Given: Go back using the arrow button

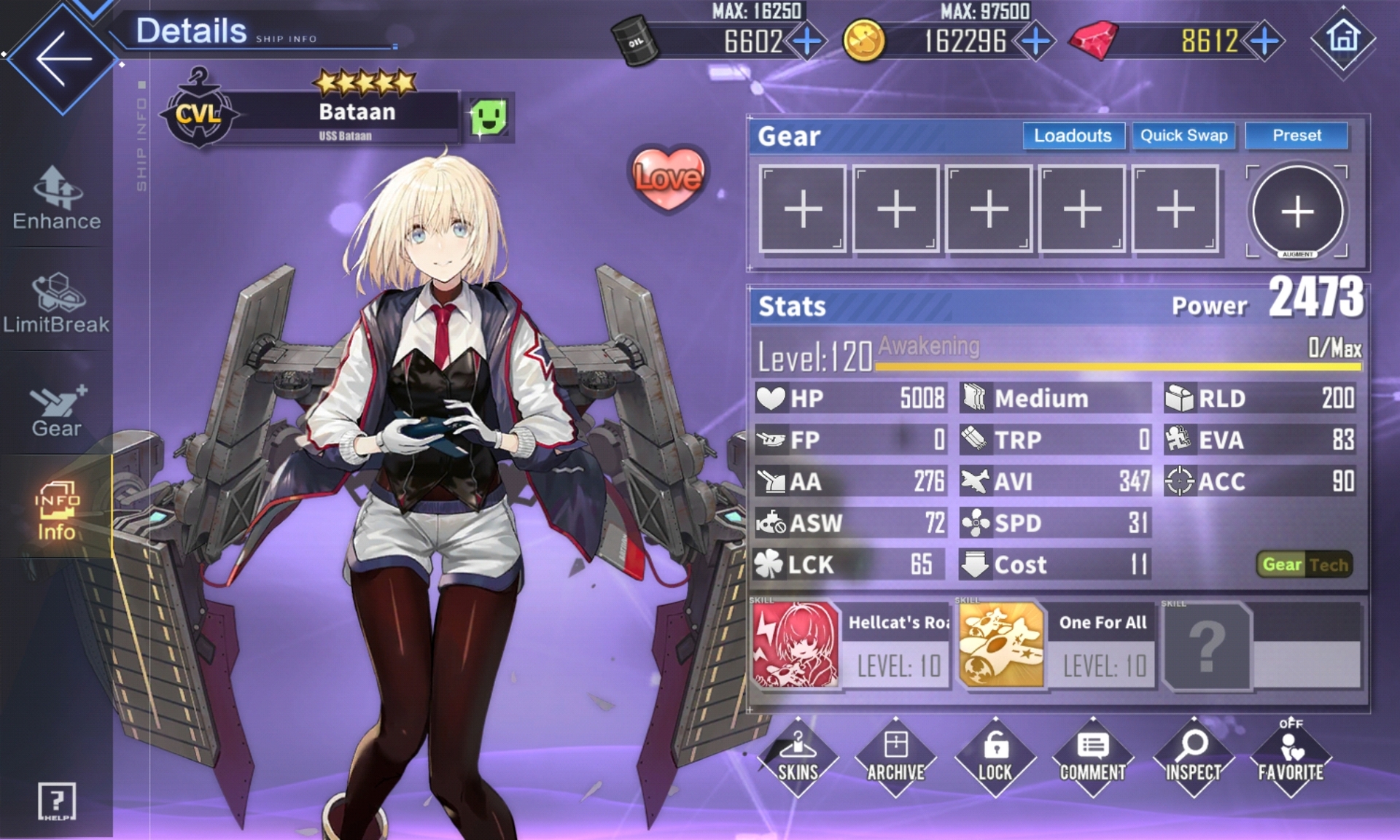Looking at the screenshot, I should [x=63, y=60].
